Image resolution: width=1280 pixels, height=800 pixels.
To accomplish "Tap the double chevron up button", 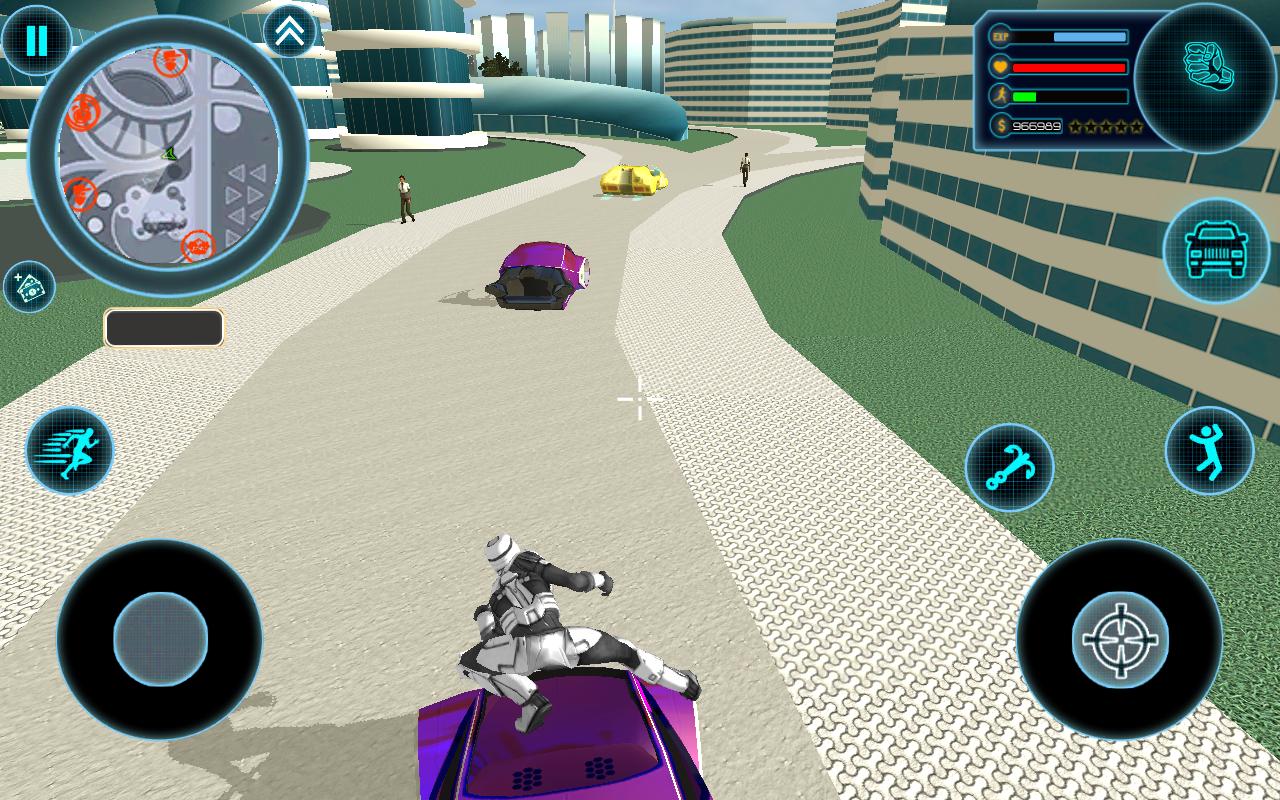I will [x=290, y=32].
